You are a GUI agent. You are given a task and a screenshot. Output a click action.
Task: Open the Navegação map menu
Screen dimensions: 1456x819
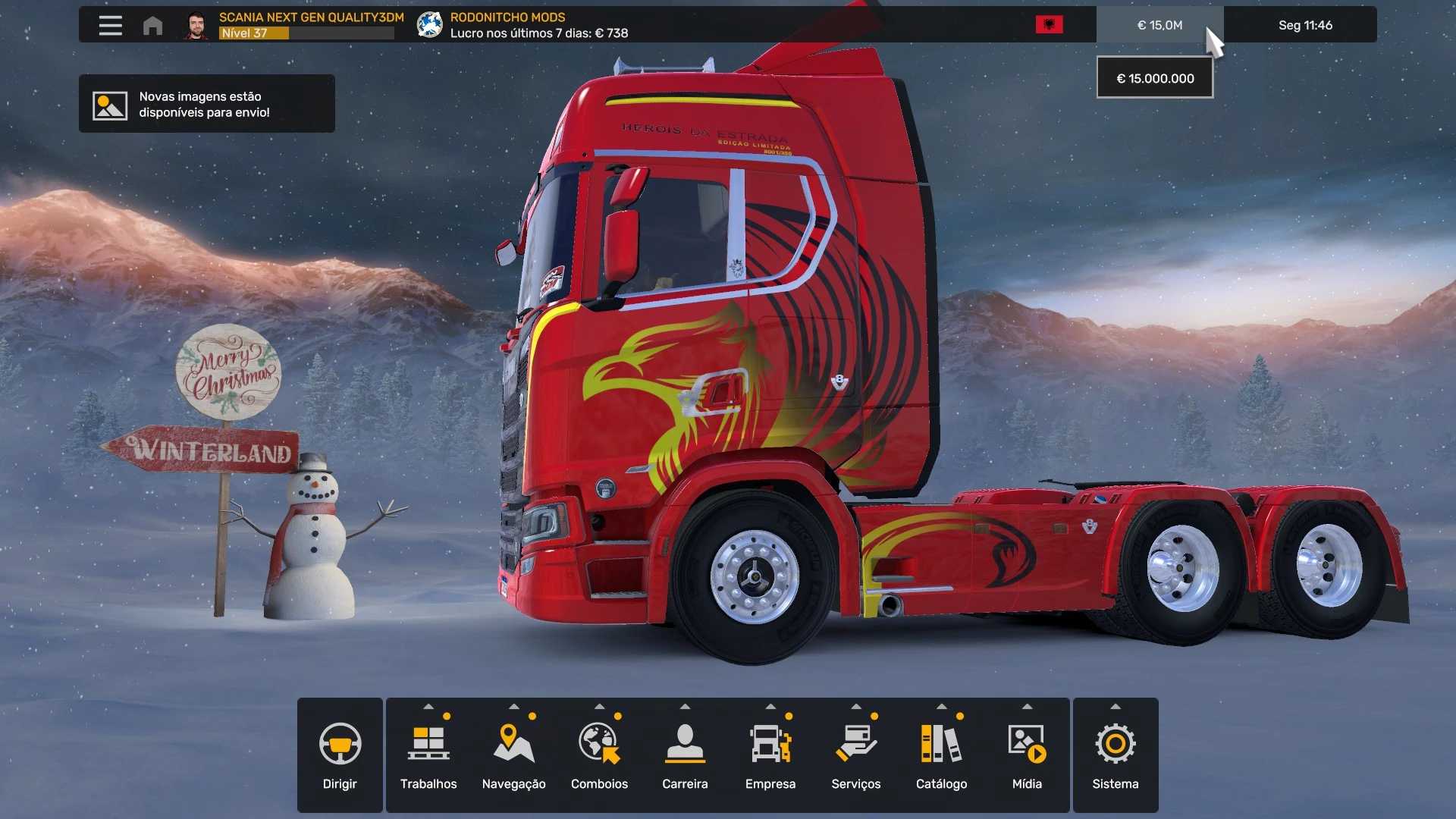tap(514, 755)
